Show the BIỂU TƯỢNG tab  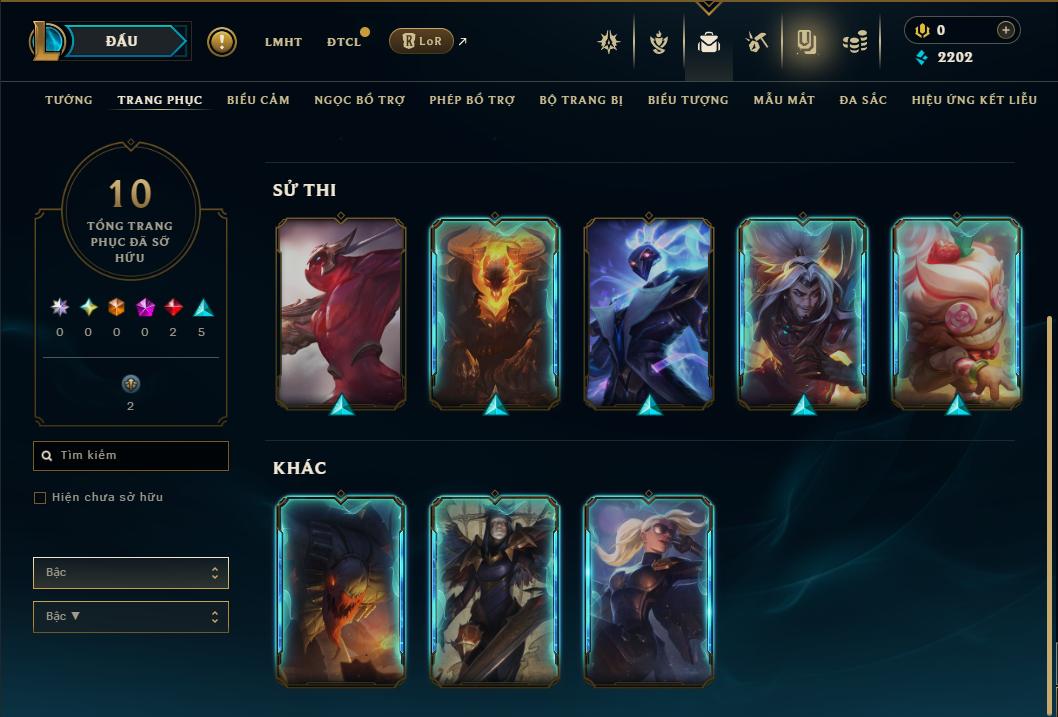pos(688,100)
